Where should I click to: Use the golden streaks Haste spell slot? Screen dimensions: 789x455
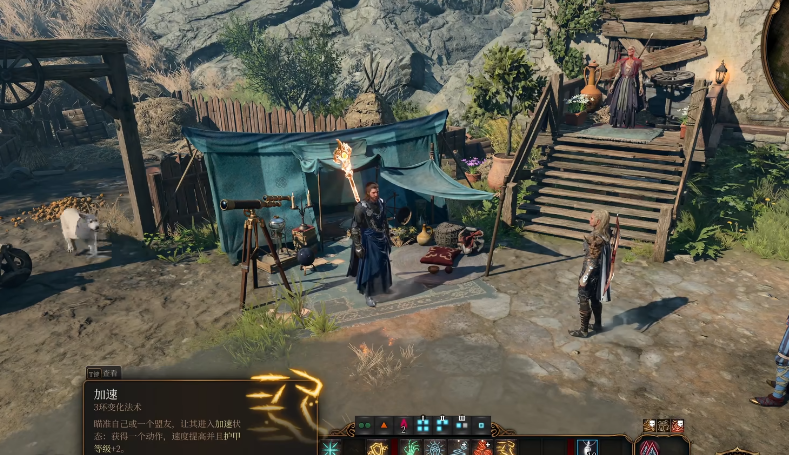(x=505, y=447)
